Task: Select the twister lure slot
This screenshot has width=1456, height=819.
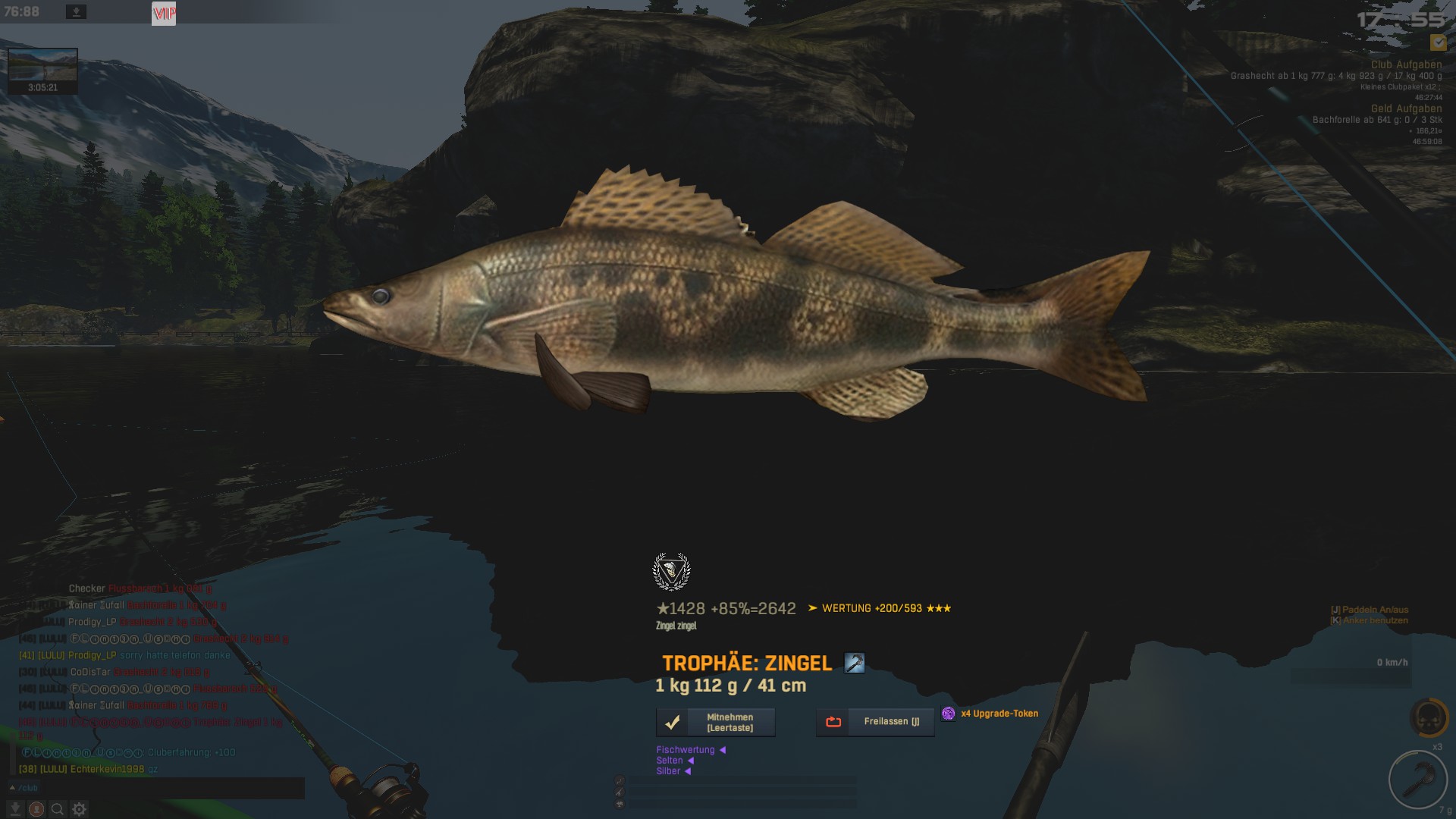Action: point(1417,779)
